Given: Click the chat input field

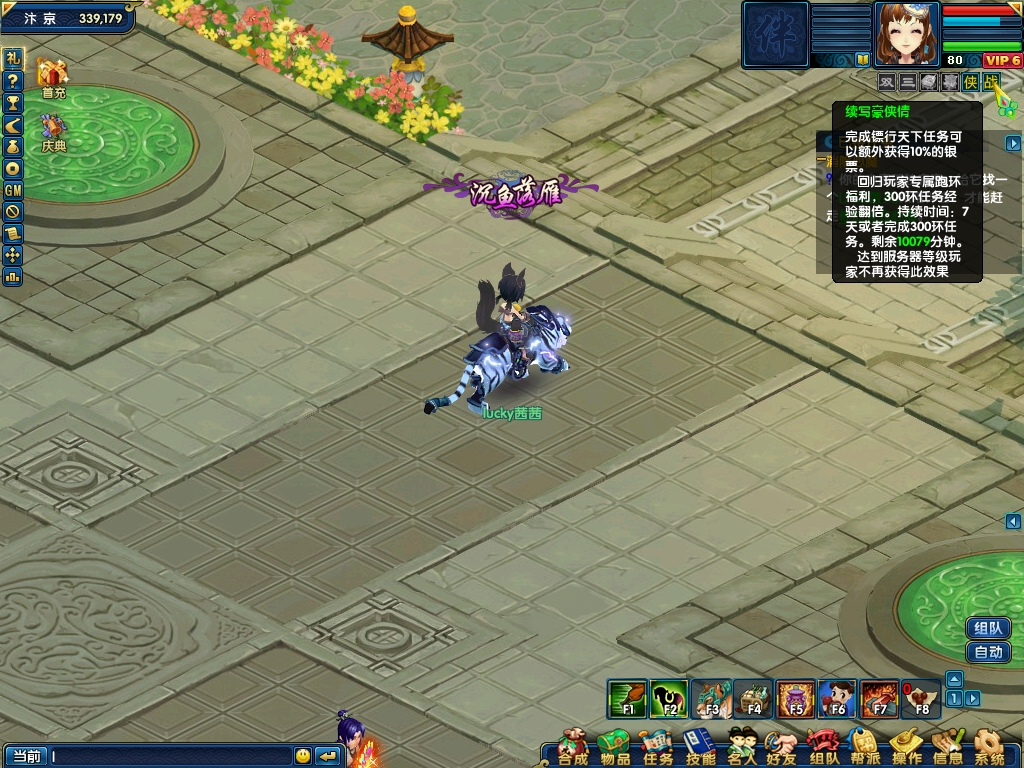Looking at the screenshot, I should click(170, 756).
